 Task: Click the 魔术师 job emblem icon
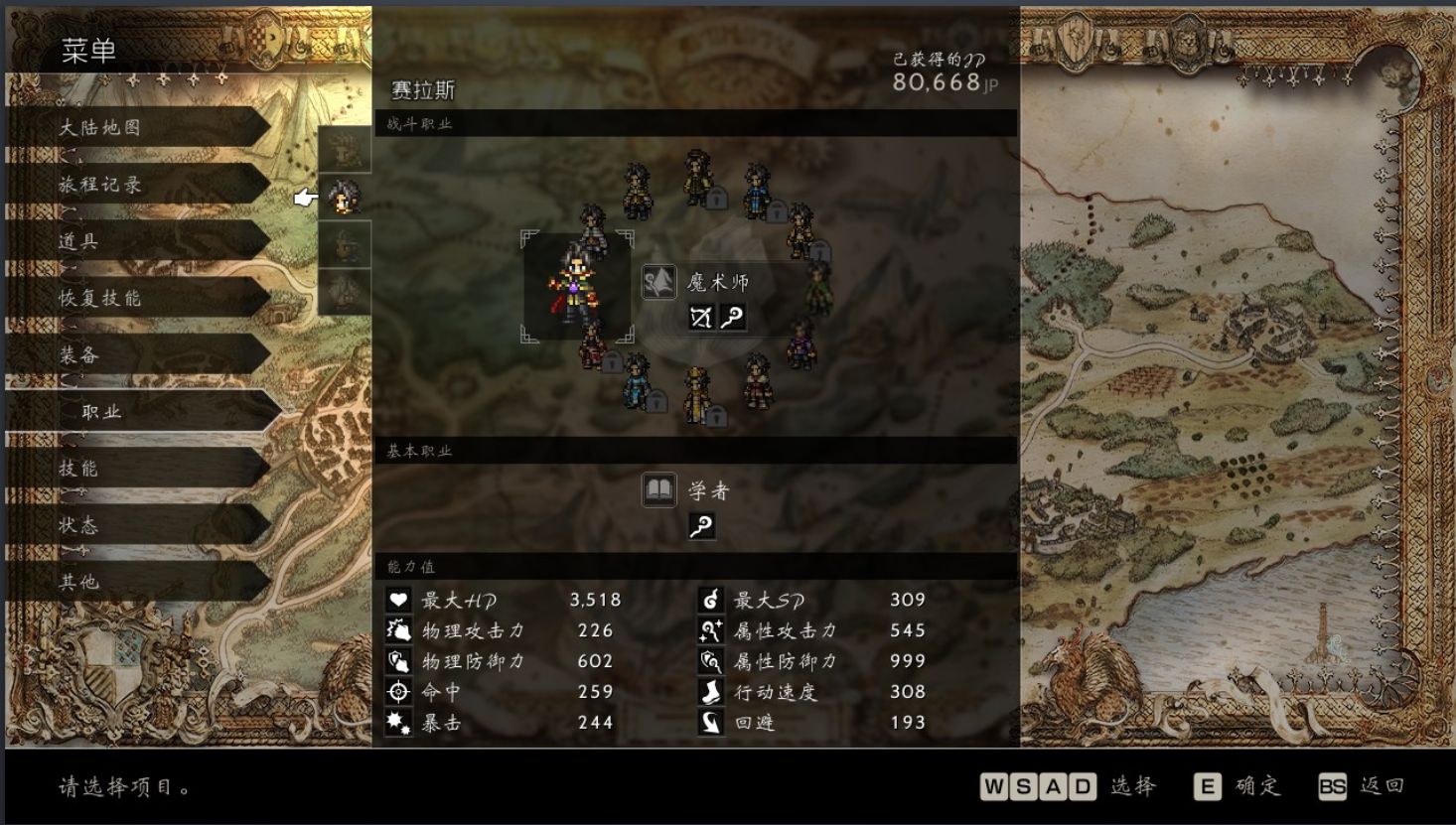pos(658,283)
